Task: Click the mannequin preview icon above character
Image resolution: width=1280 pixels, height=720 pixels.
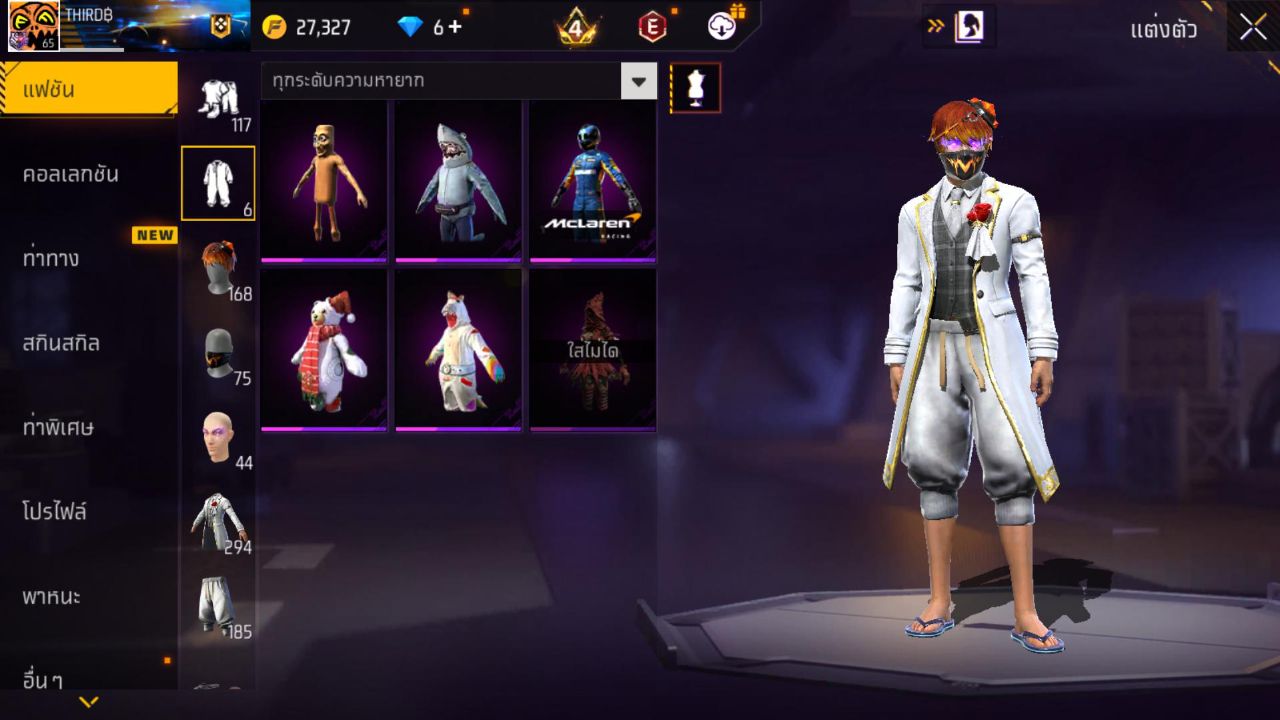Action: coord(693,87)
